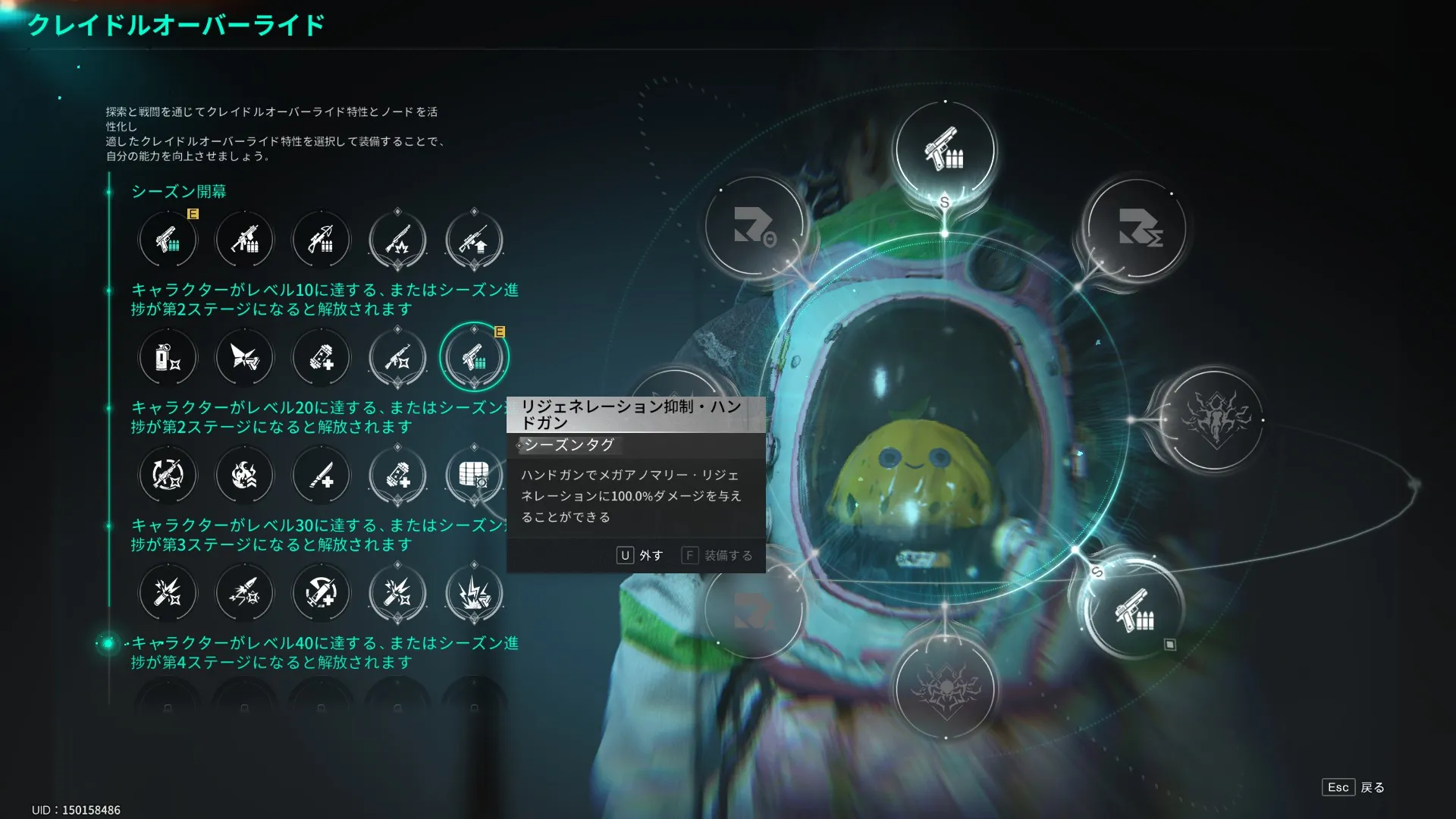
Task: Click the green-highlighted handgun regeneration trait
Action: point(474,357)
